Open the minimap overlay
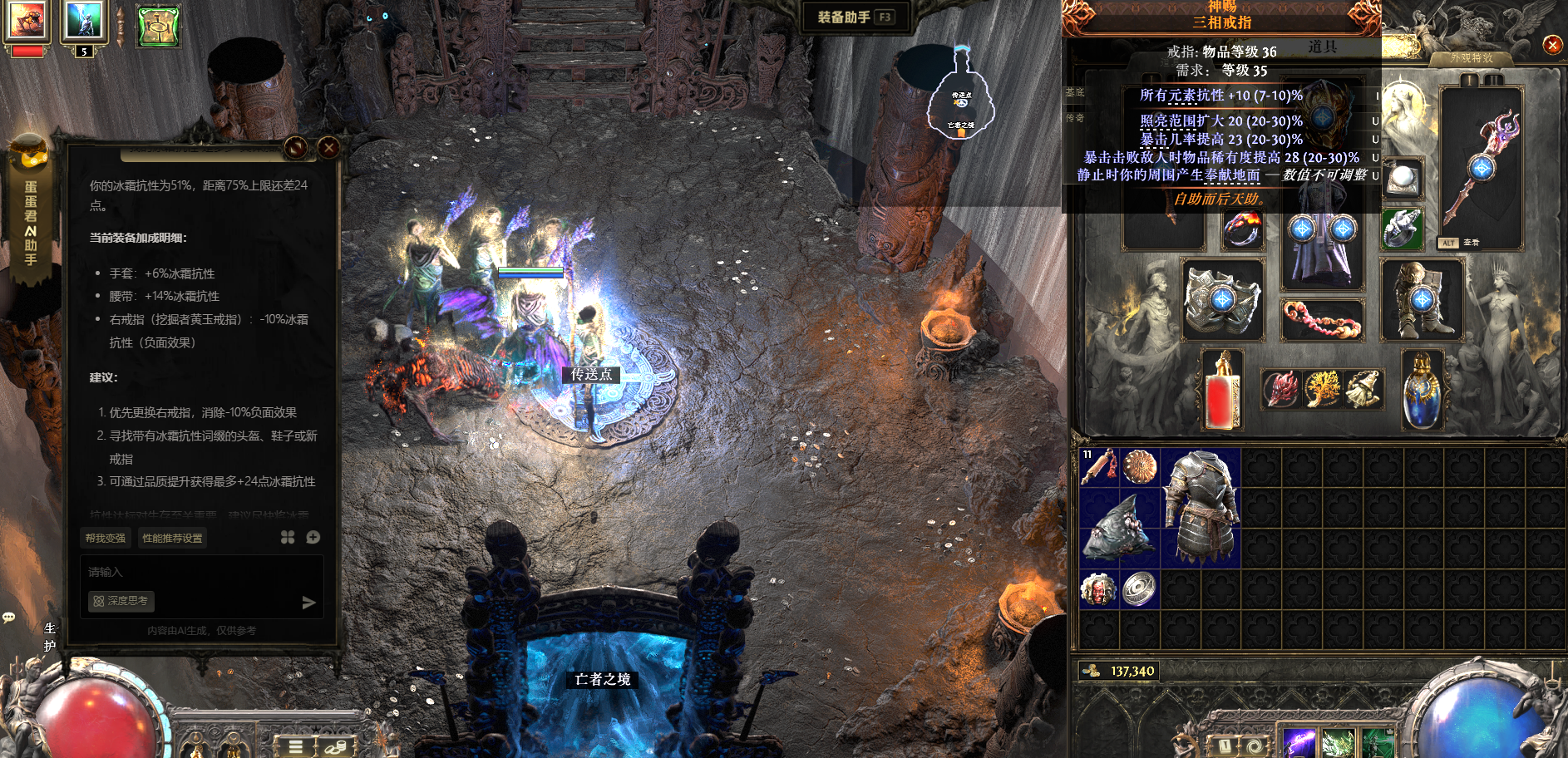The image size is (1568, 758). pos(961,104)
